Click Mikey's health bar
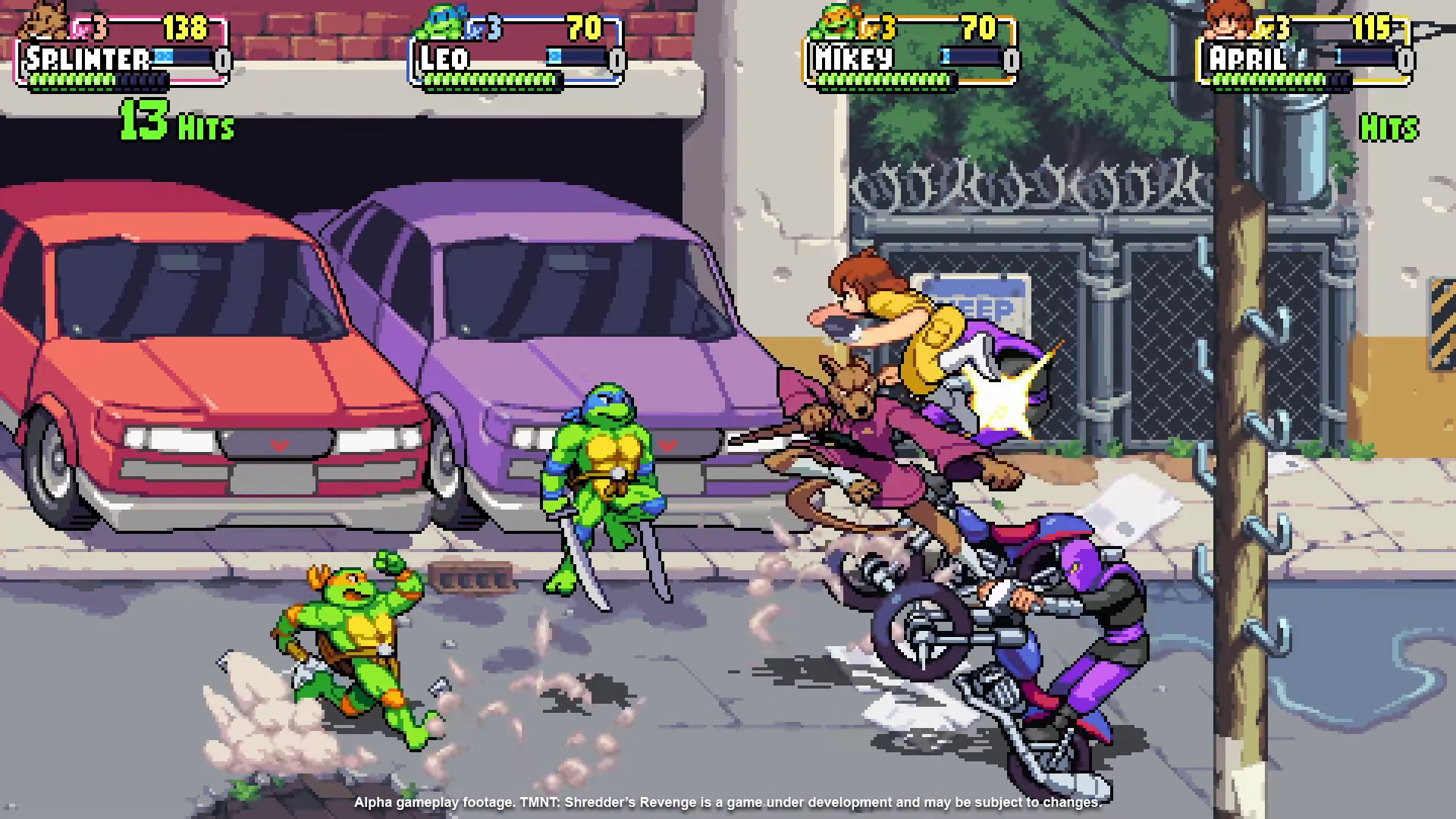This screenshot has height=819, width=1456. [883, 80]
